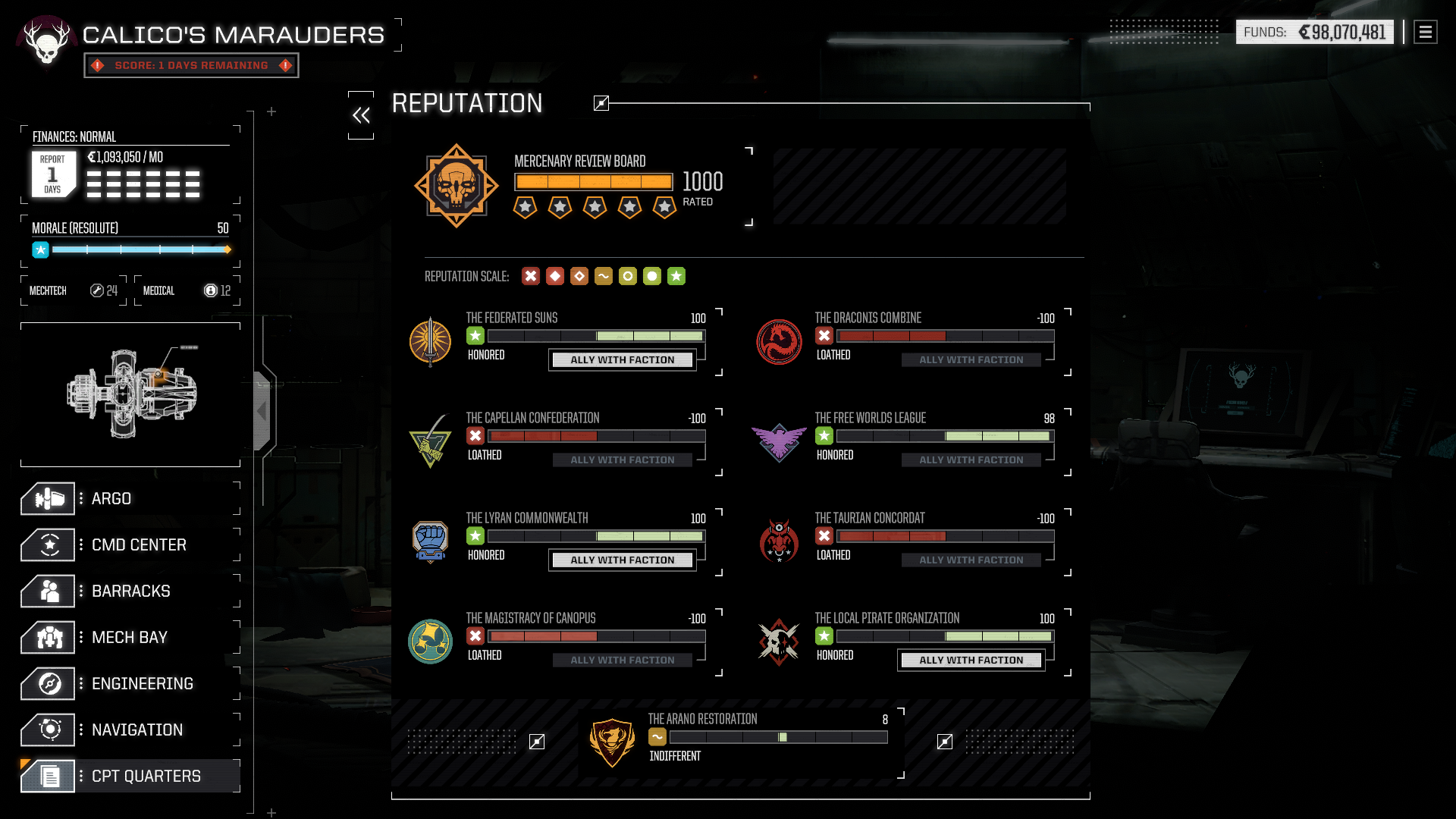Click the Mercenary Review Board emblem

[x=457, y=186]
